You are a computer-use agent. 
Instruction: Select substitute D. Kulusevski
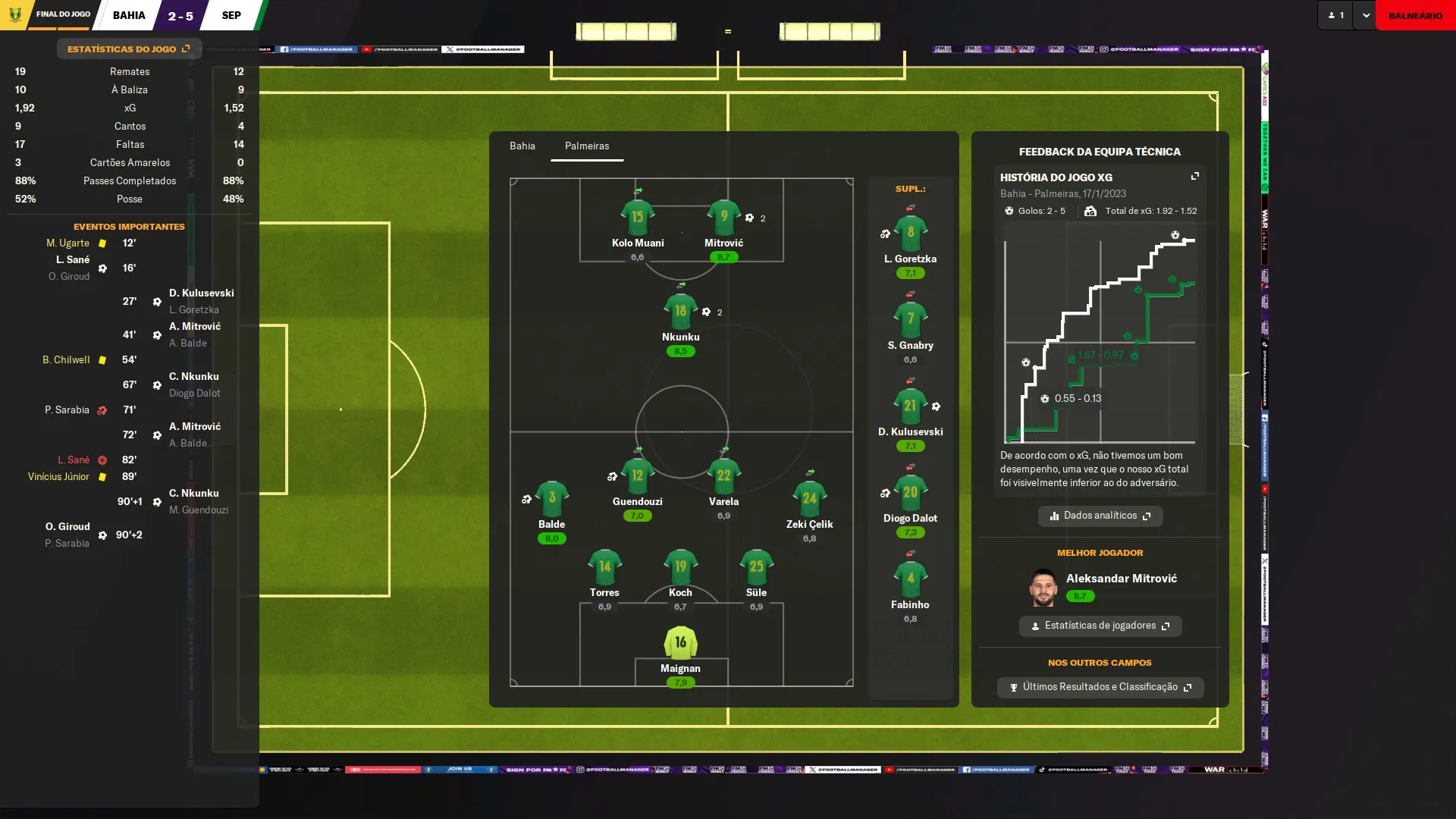[910, 406]
